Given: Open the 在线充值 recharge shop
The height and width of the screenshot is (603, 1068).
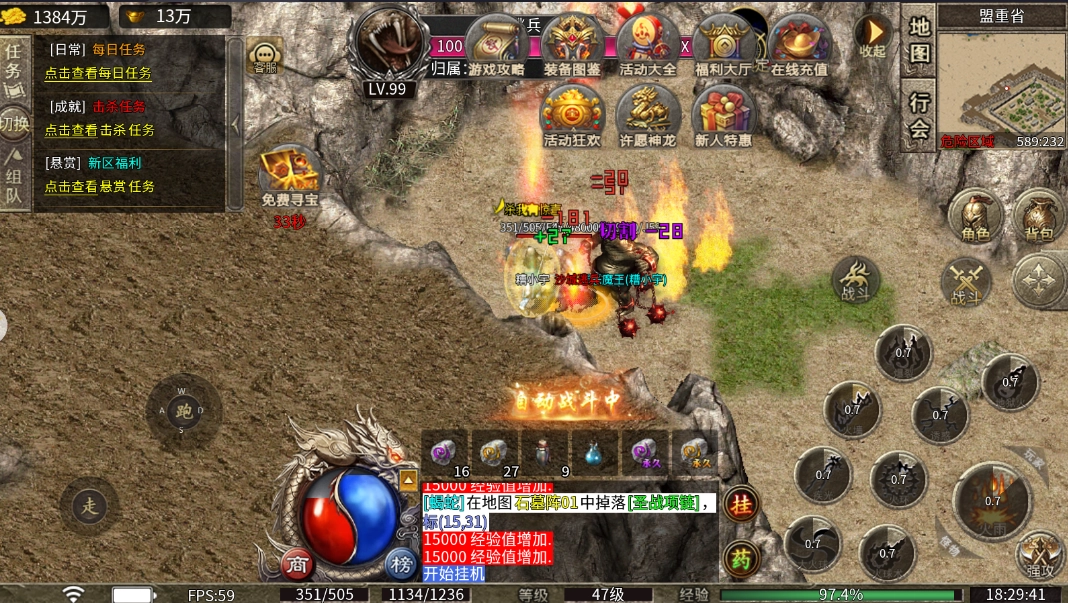Looking at the screenshot, I should 799,45.
